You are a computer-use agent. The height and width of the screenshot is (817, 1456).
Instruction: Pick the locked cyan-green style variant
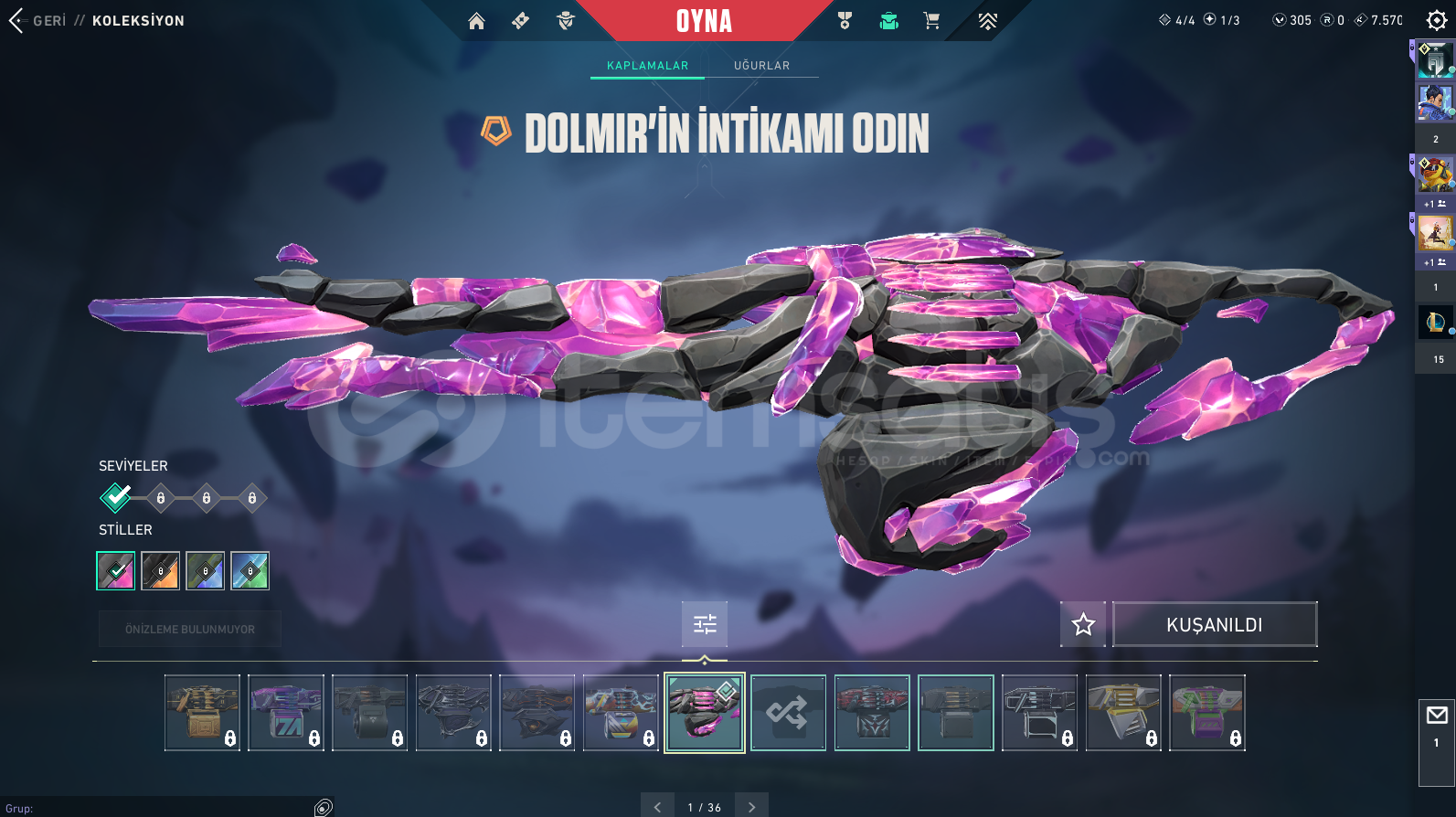pyautogui.click(x=250, y=571)
